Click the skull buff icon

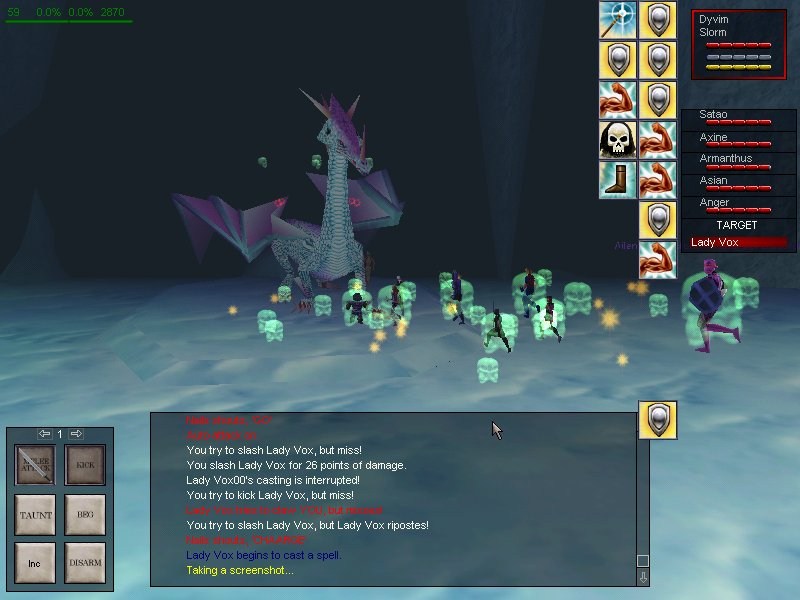tap(618, 140)
